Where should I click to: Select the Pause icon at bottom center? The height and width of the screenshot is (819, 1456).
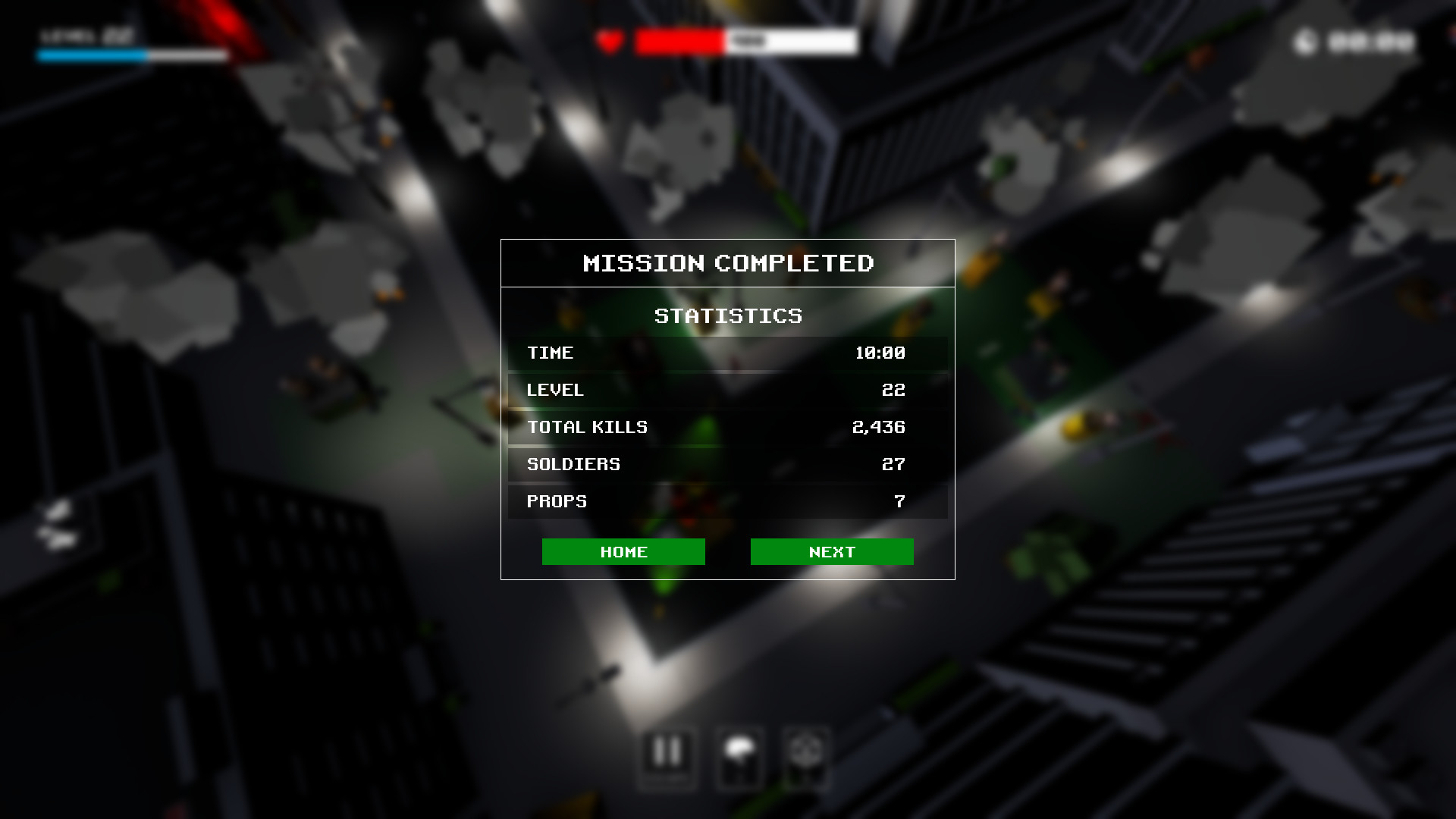pos(667,758)
